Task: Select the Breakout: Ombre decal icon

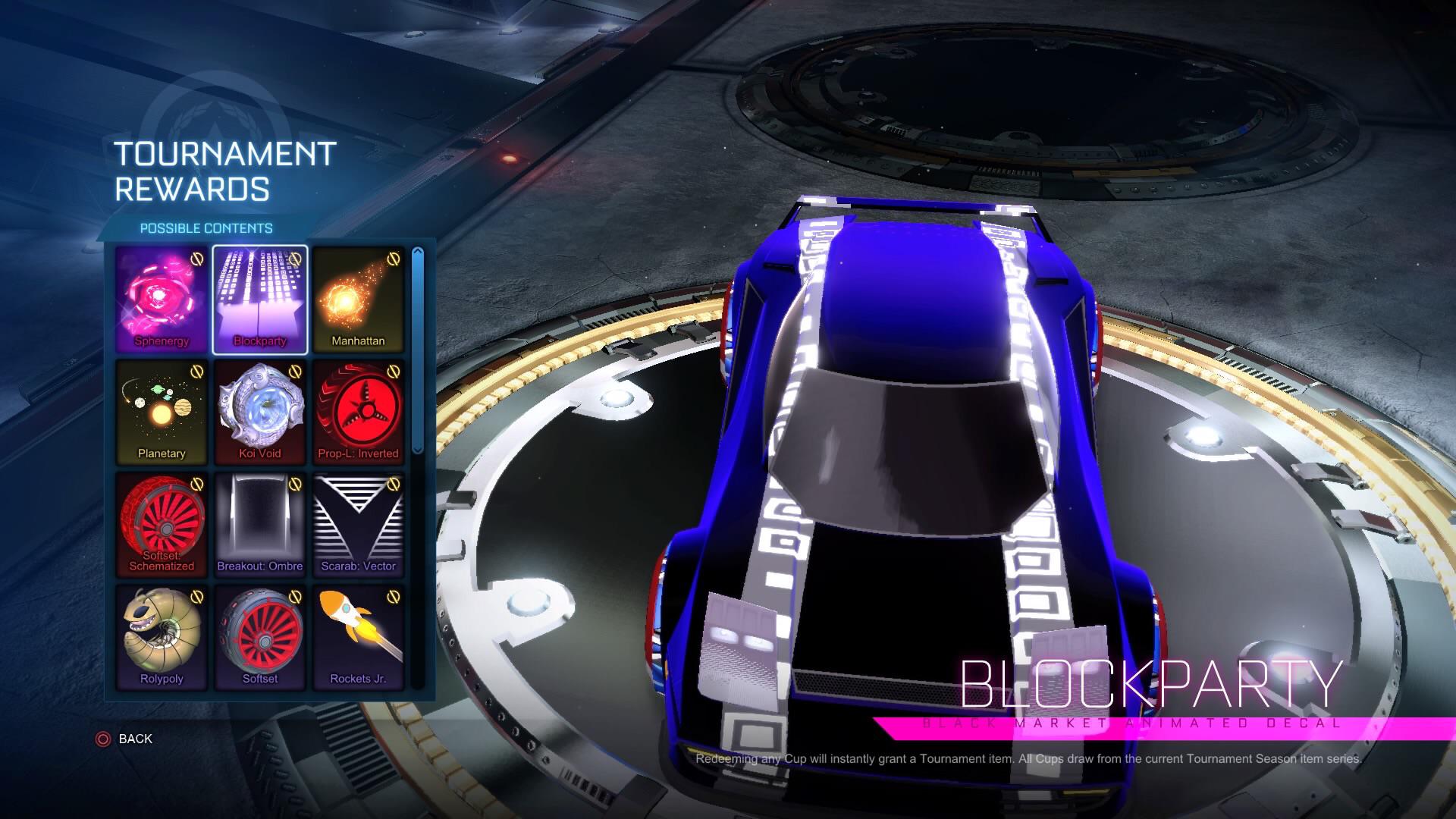Action: point(260,525)
